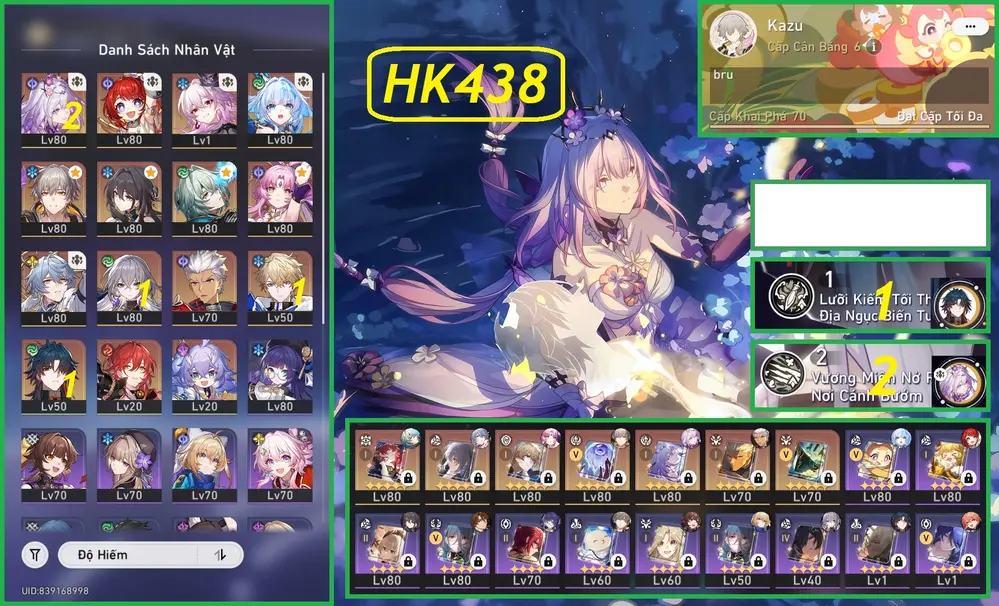Select the only Lv1 character in the list

[x=204, y=107]
